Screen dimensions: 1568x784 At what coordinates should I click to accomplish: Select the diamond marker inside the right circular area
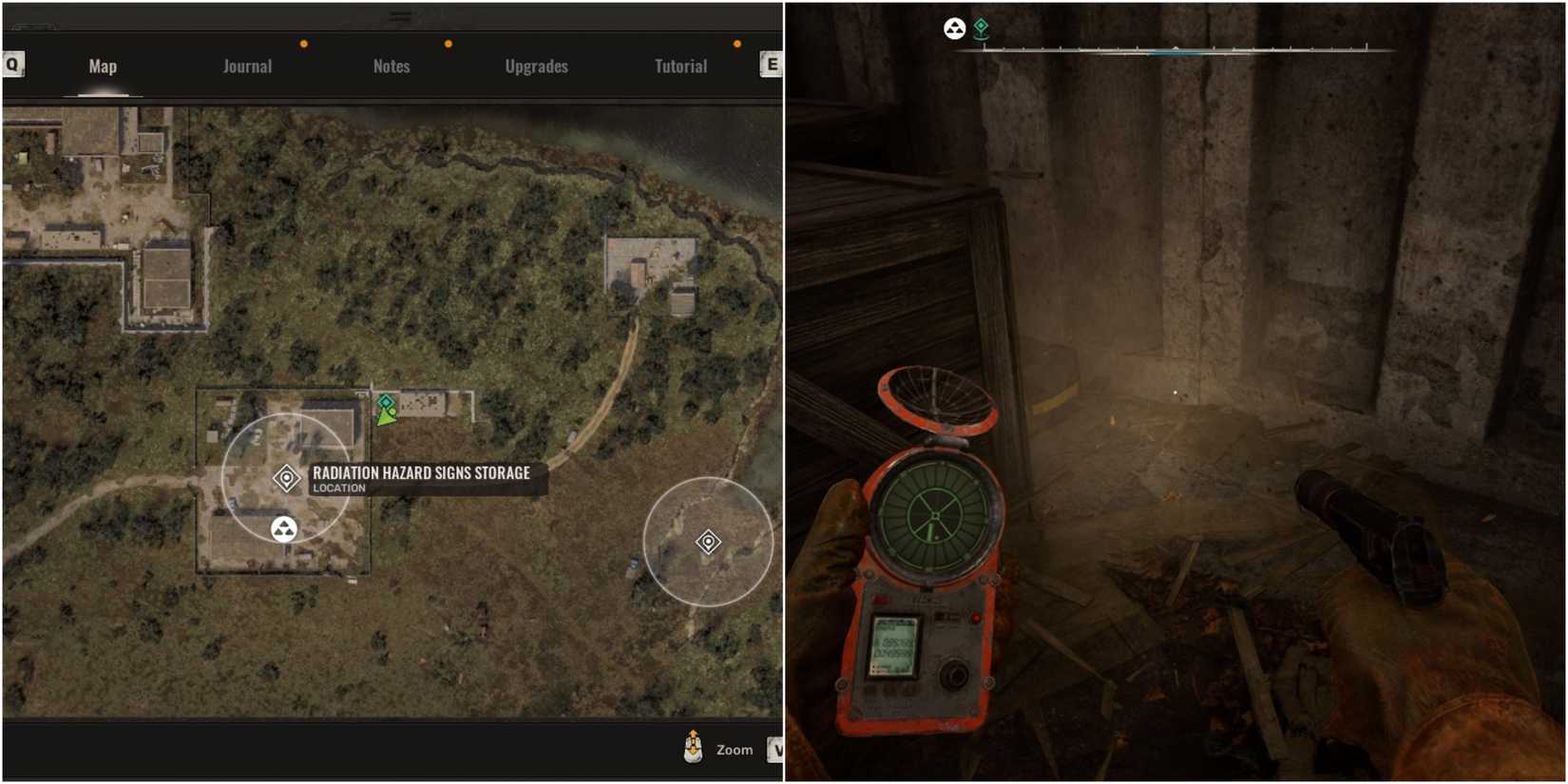(708, 542)
